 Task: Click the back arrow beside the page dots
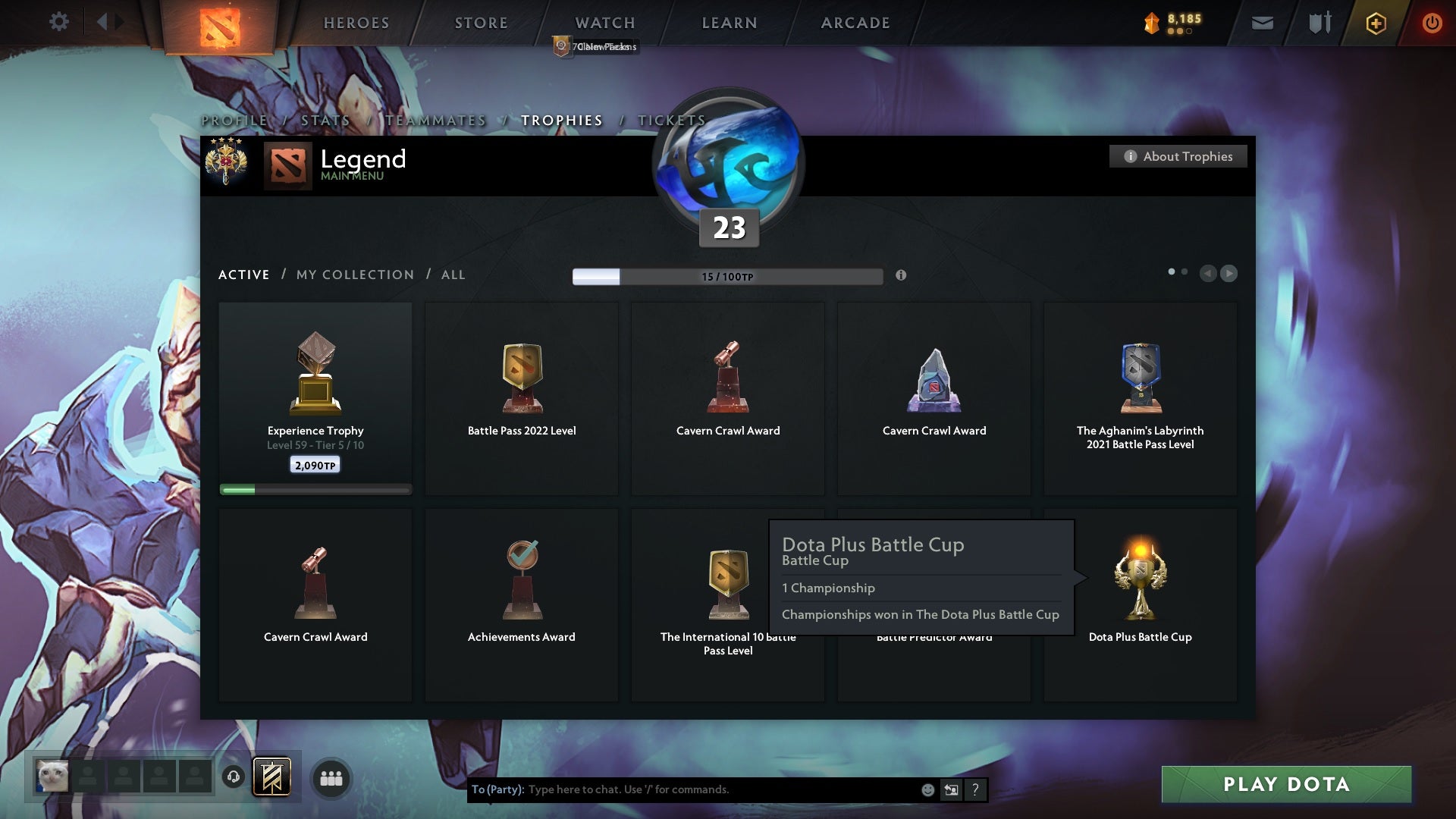[1209, 274]
